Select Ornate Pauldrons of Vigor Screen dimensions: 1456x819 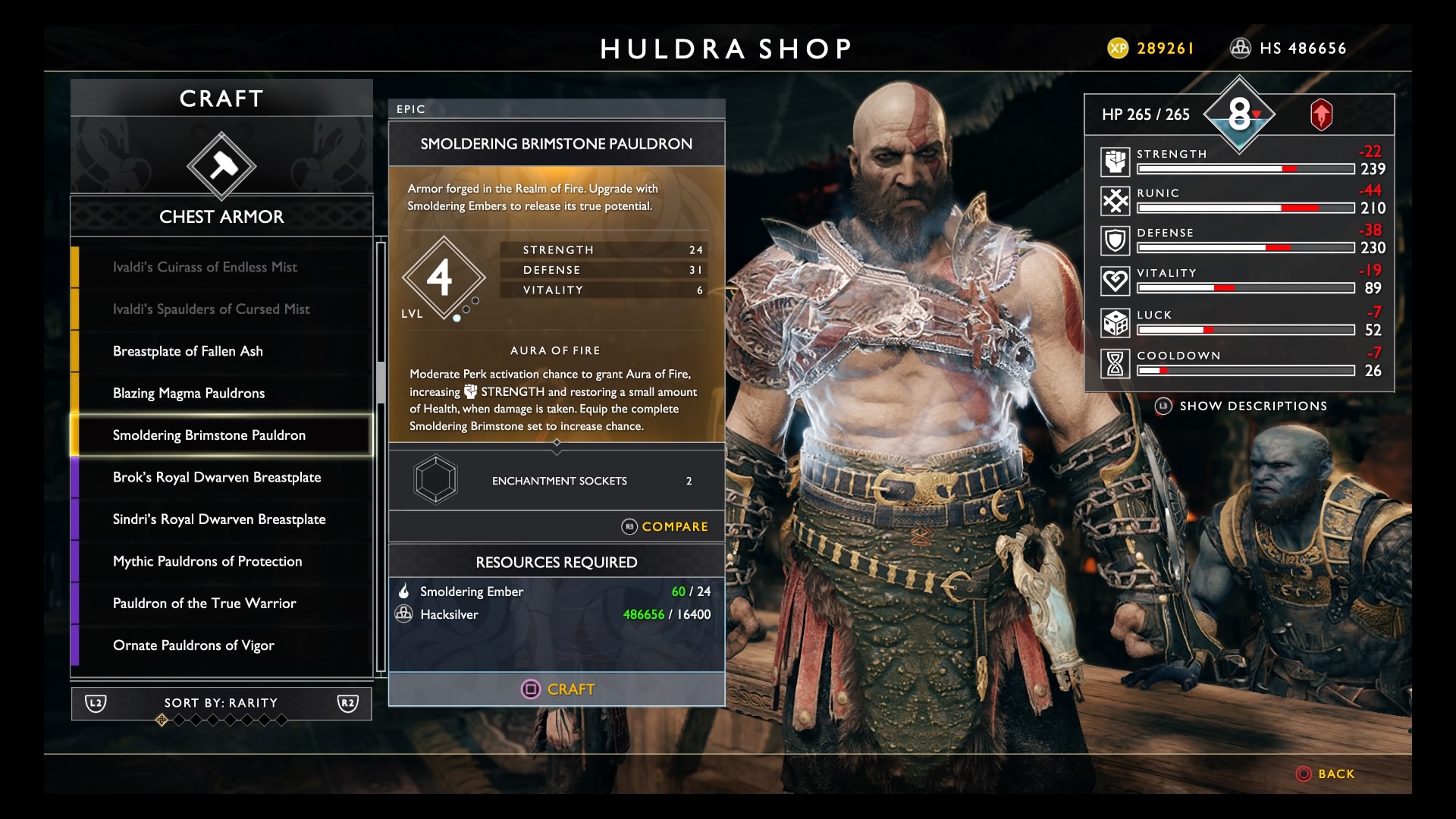click(x=193, y=645)
